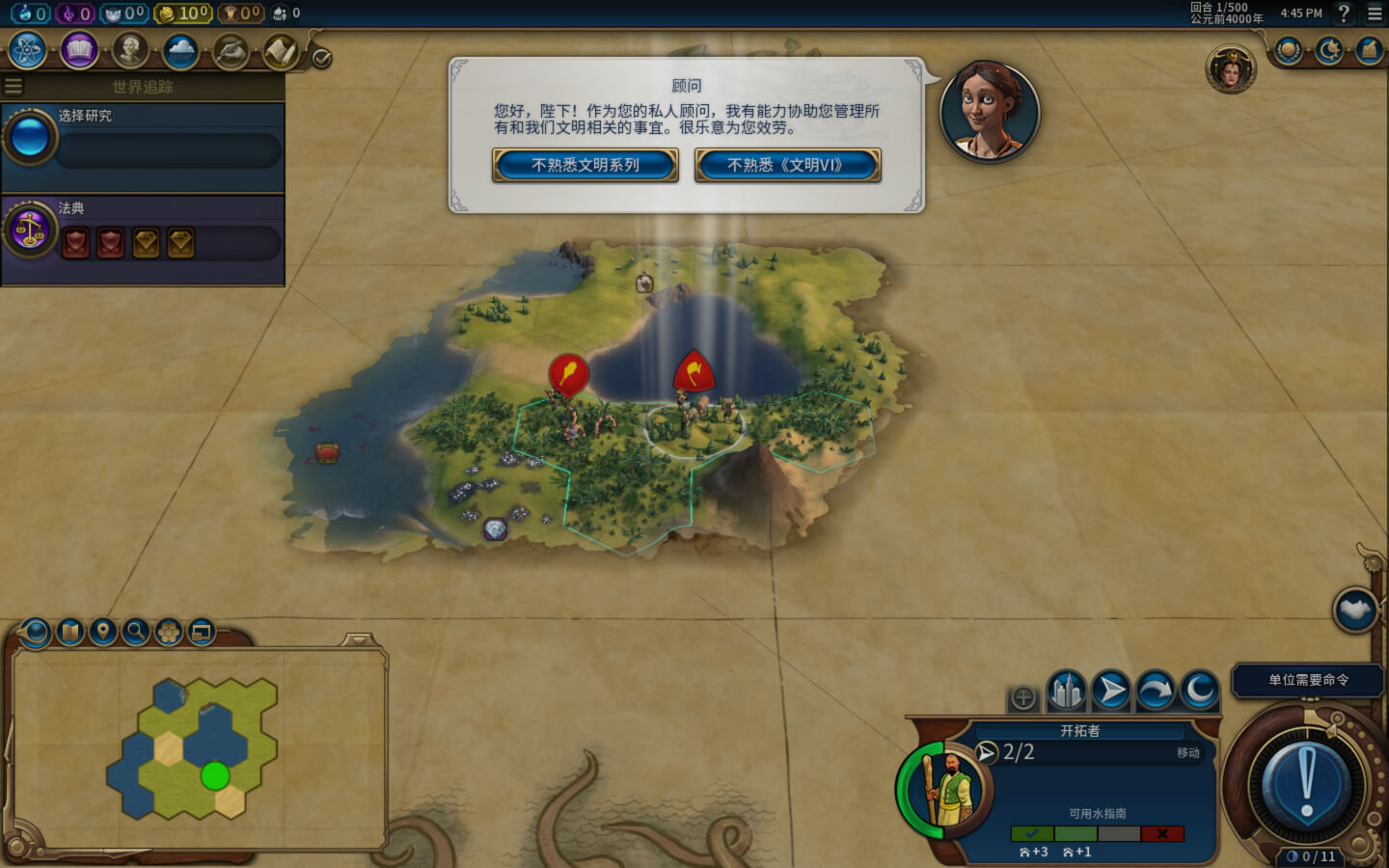Select the "选择研究" research panel
Screen dimensions: 1389x868
pyautogui.click(x=143, y=141)
